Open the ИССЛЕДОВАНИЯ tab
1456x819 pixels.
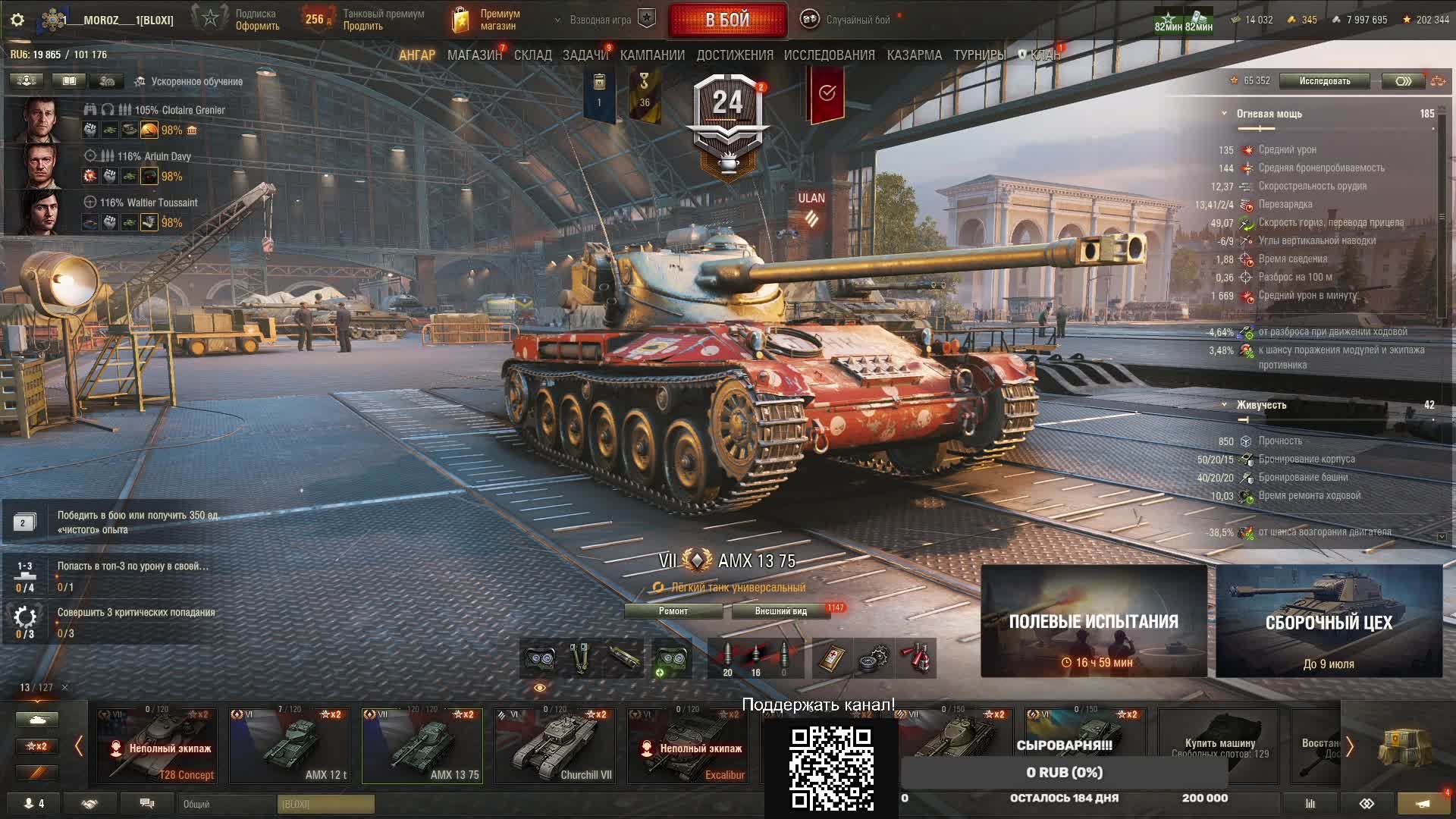pos(829,55)
